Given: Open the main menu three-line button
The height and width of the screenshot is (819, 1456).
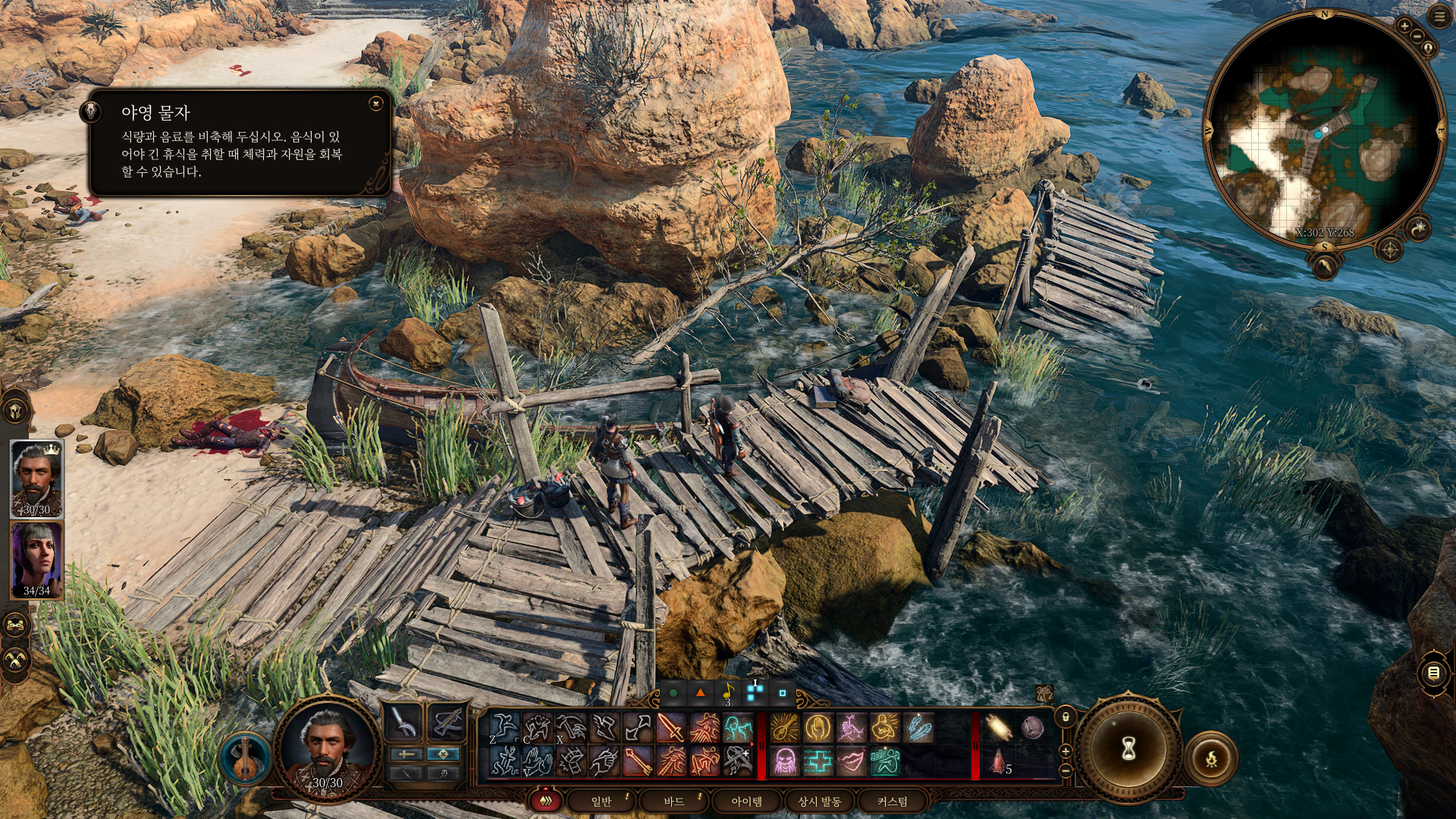Looking at the screenshot, I should (1439, 16).
